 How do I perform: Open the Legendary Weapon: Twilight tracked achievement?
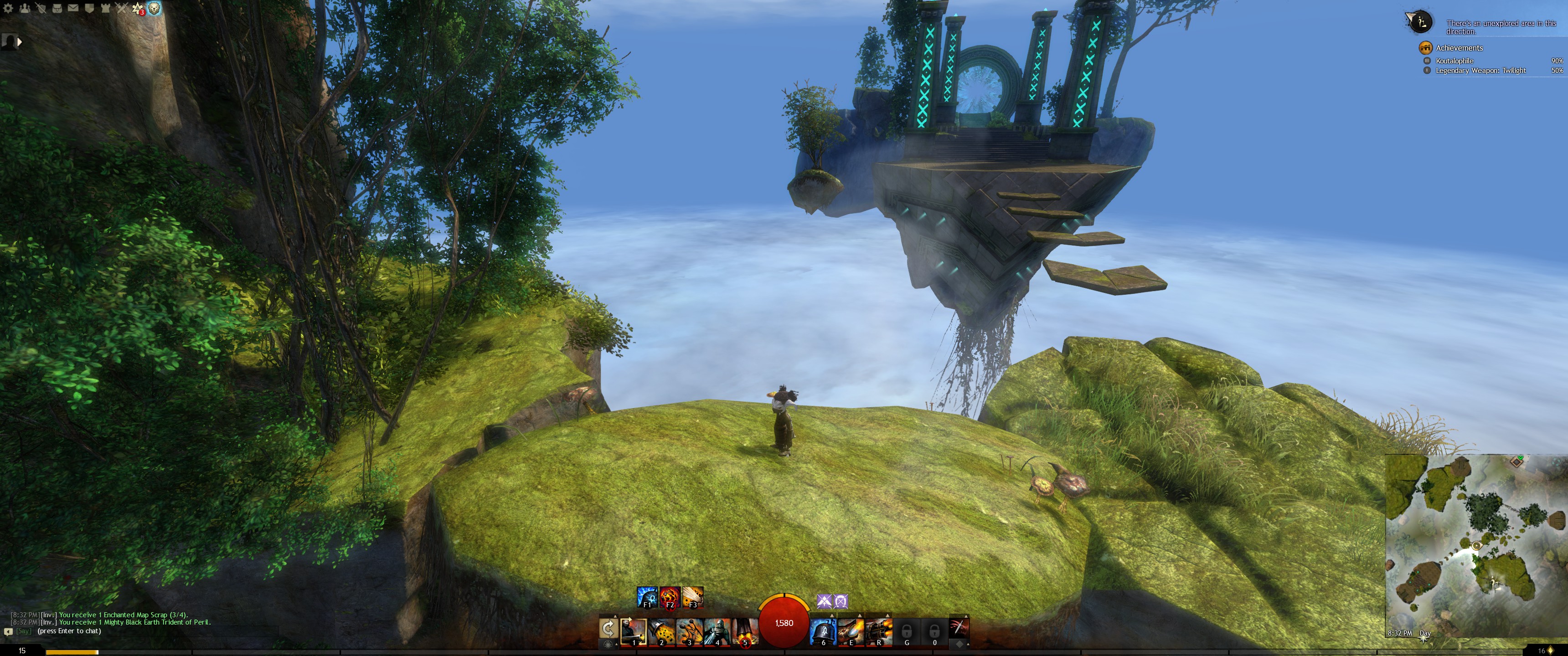tap(1480, 71)
